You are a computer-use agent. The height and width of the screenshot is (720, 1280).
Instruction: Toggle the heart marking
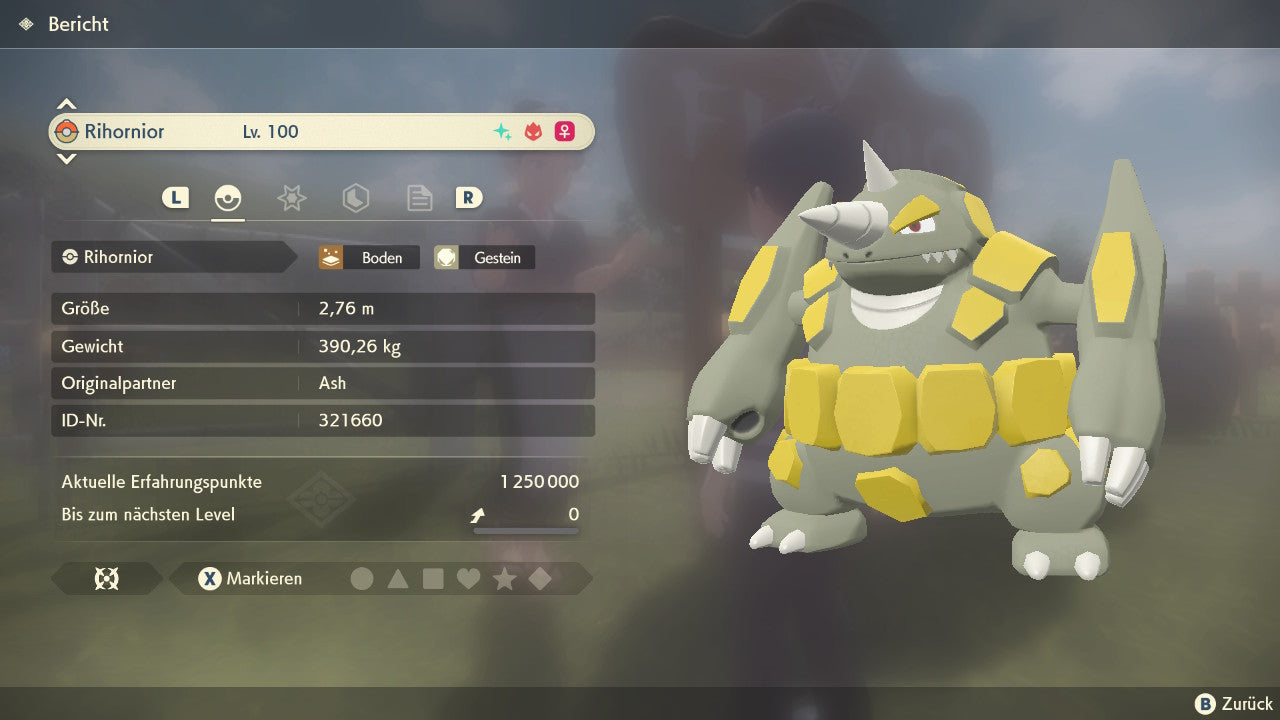pos(468,579)
